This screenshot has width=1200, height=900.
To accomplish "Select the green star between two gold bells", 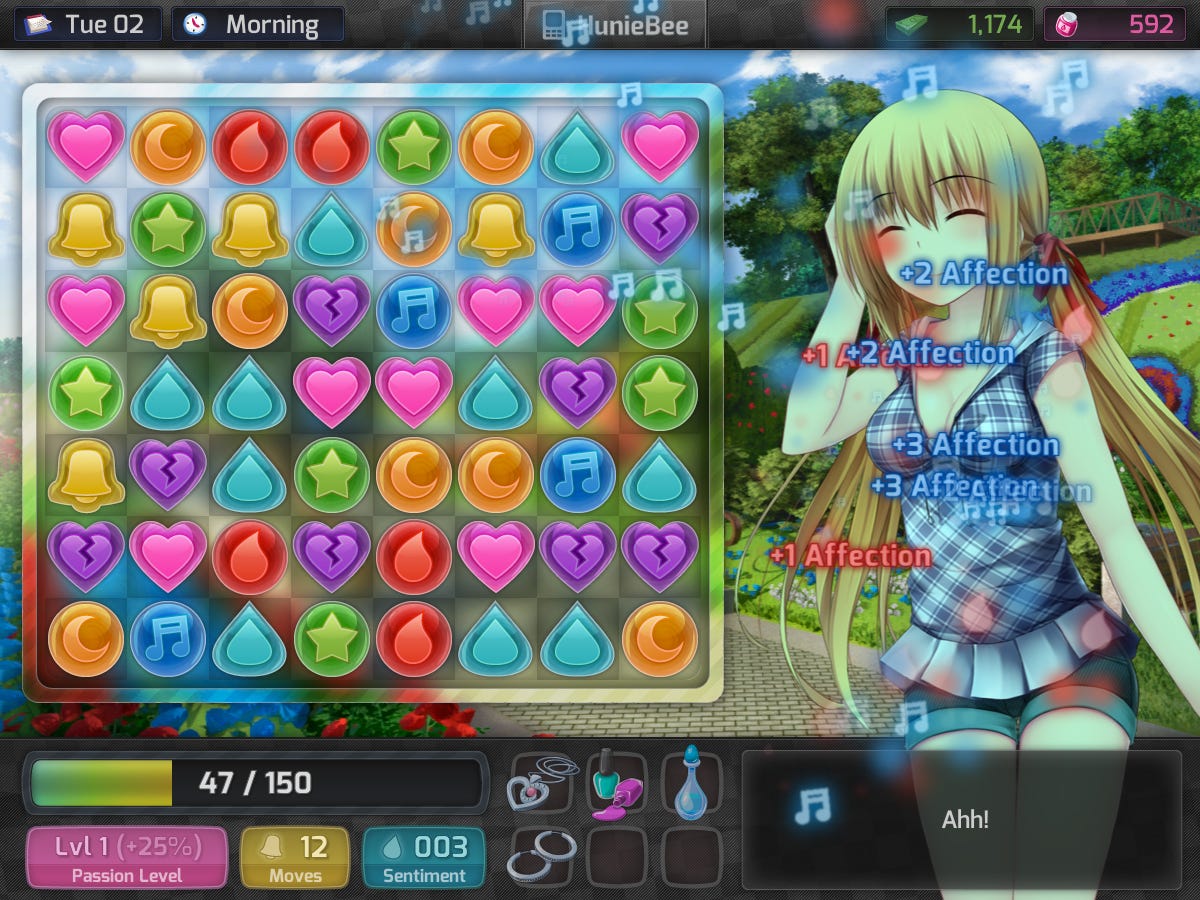I will 168,229.
